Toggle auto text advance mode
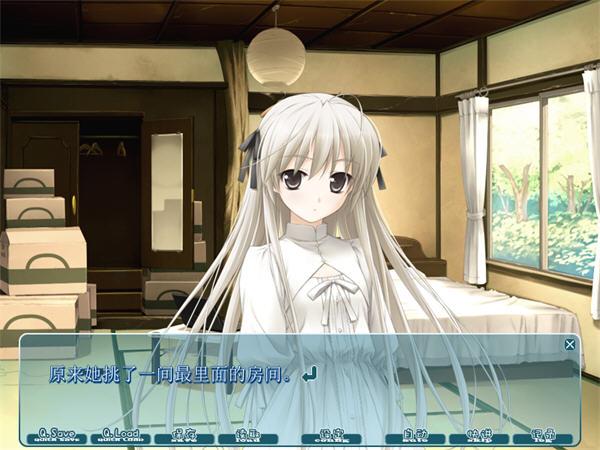The width and height of the screenshot is (600, 450). pyautogui.click(x=414, y=435)
